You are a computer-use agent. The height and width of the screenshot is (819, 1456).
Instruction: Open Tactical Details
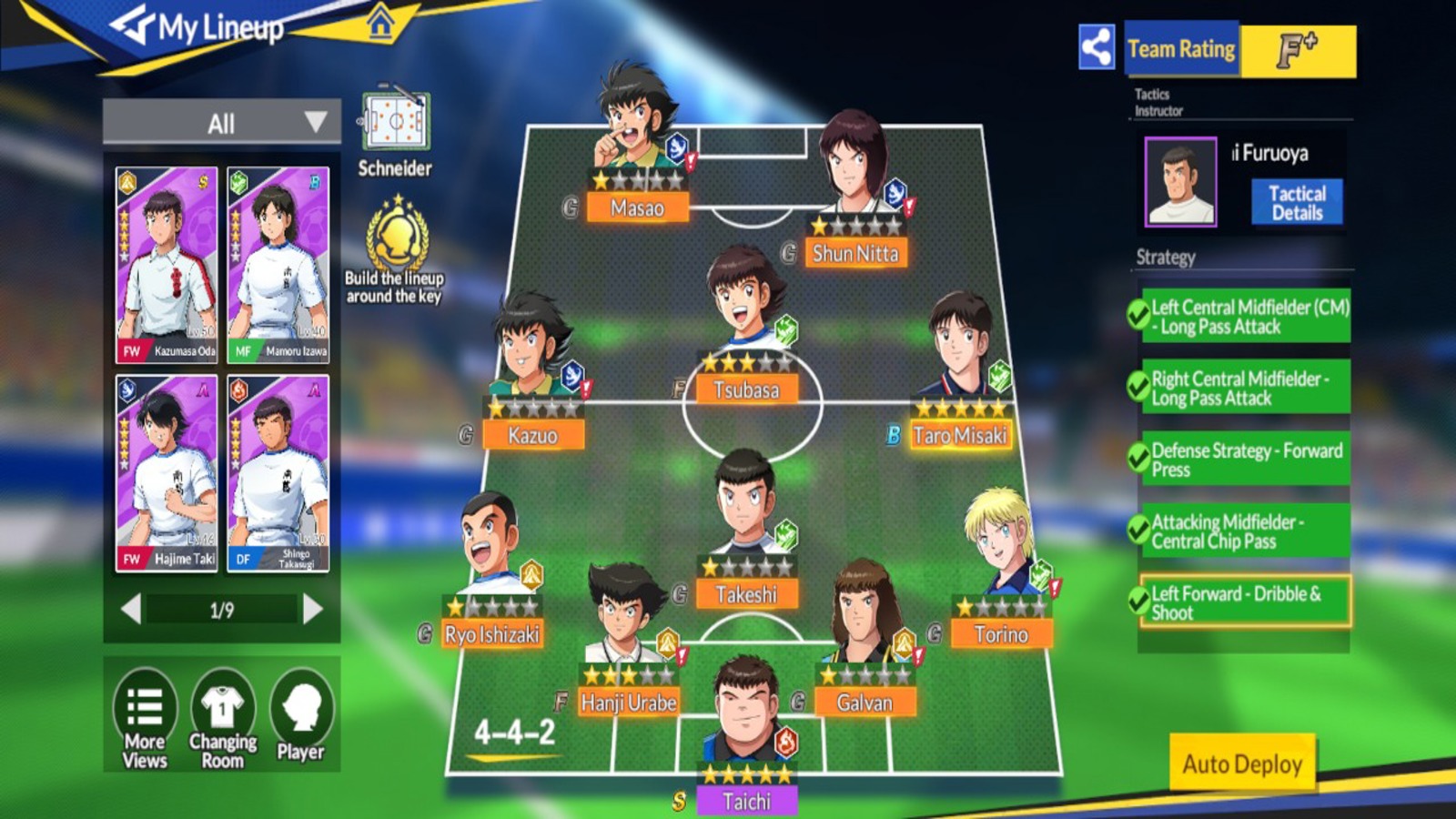[1297, 199]
